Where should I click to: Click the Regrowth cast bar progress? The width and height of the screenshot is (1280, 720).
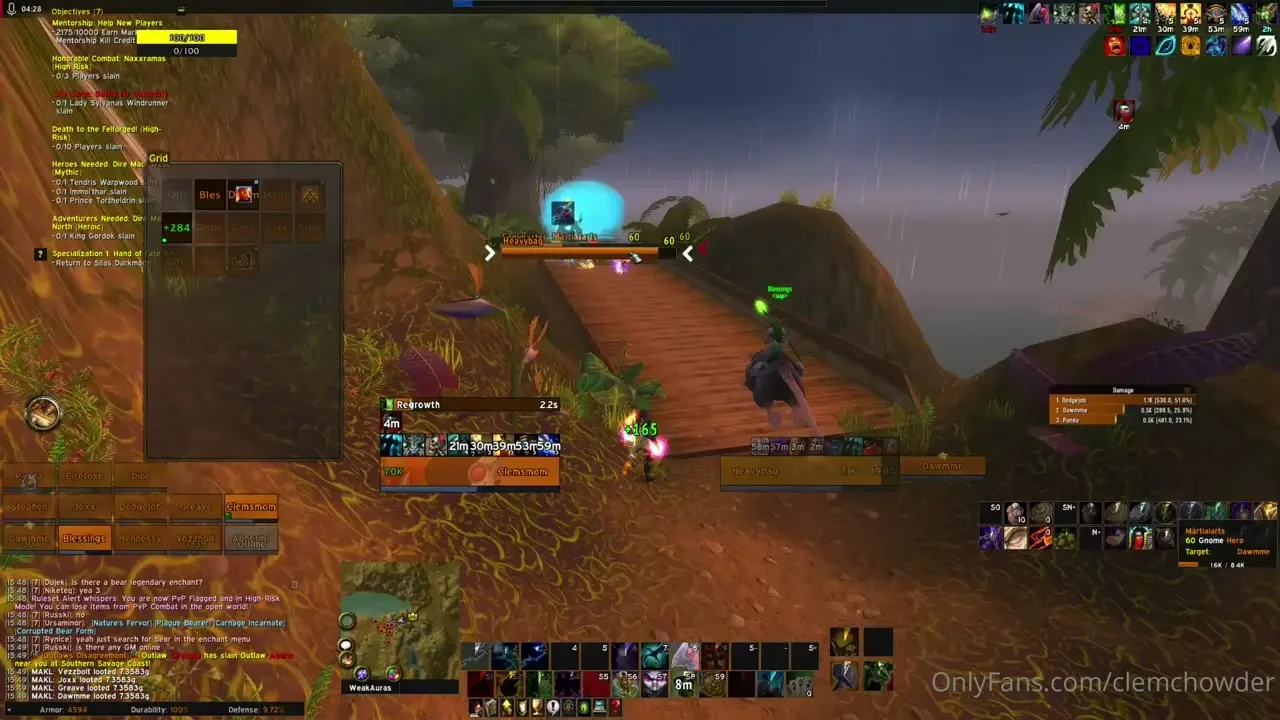pos(470,404)
